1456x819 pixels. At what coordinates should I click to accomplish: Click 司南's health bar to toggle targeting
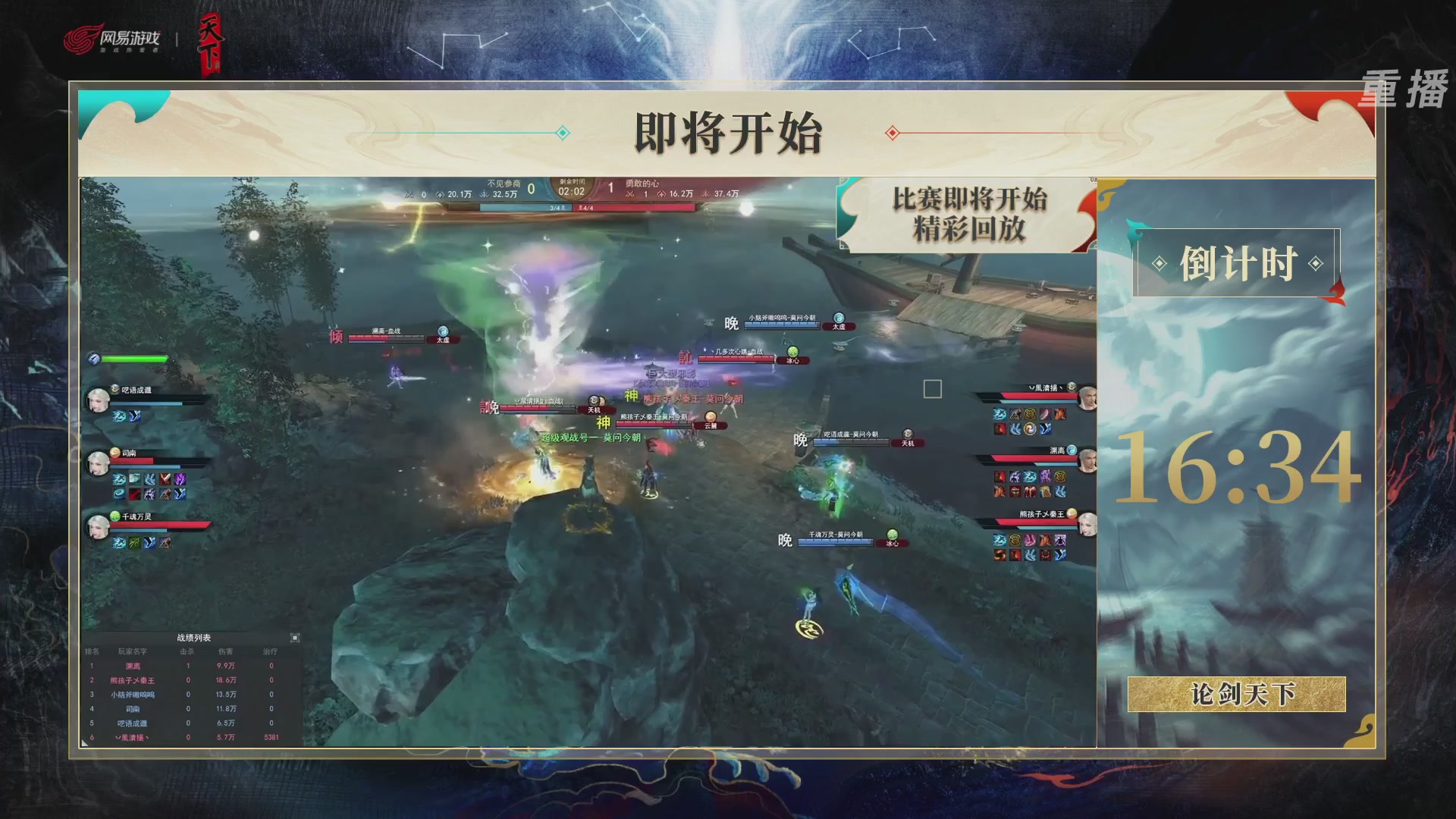[132, 460]
